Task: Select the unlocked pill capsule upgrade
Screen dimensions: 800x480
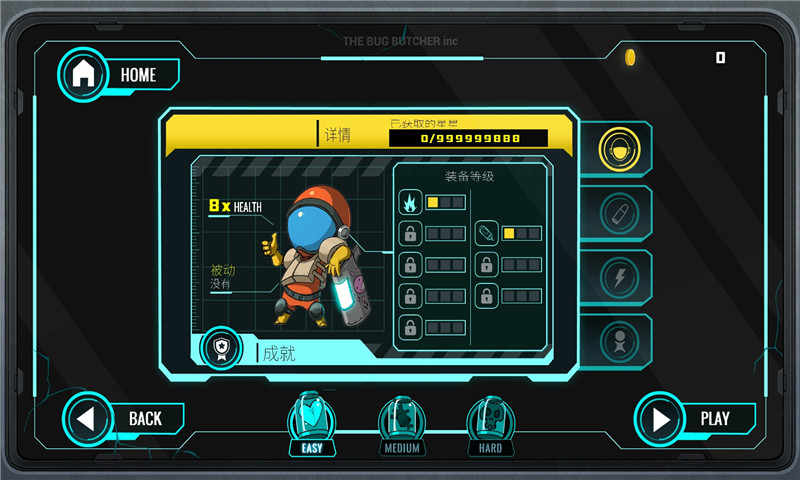Action: 486,234
